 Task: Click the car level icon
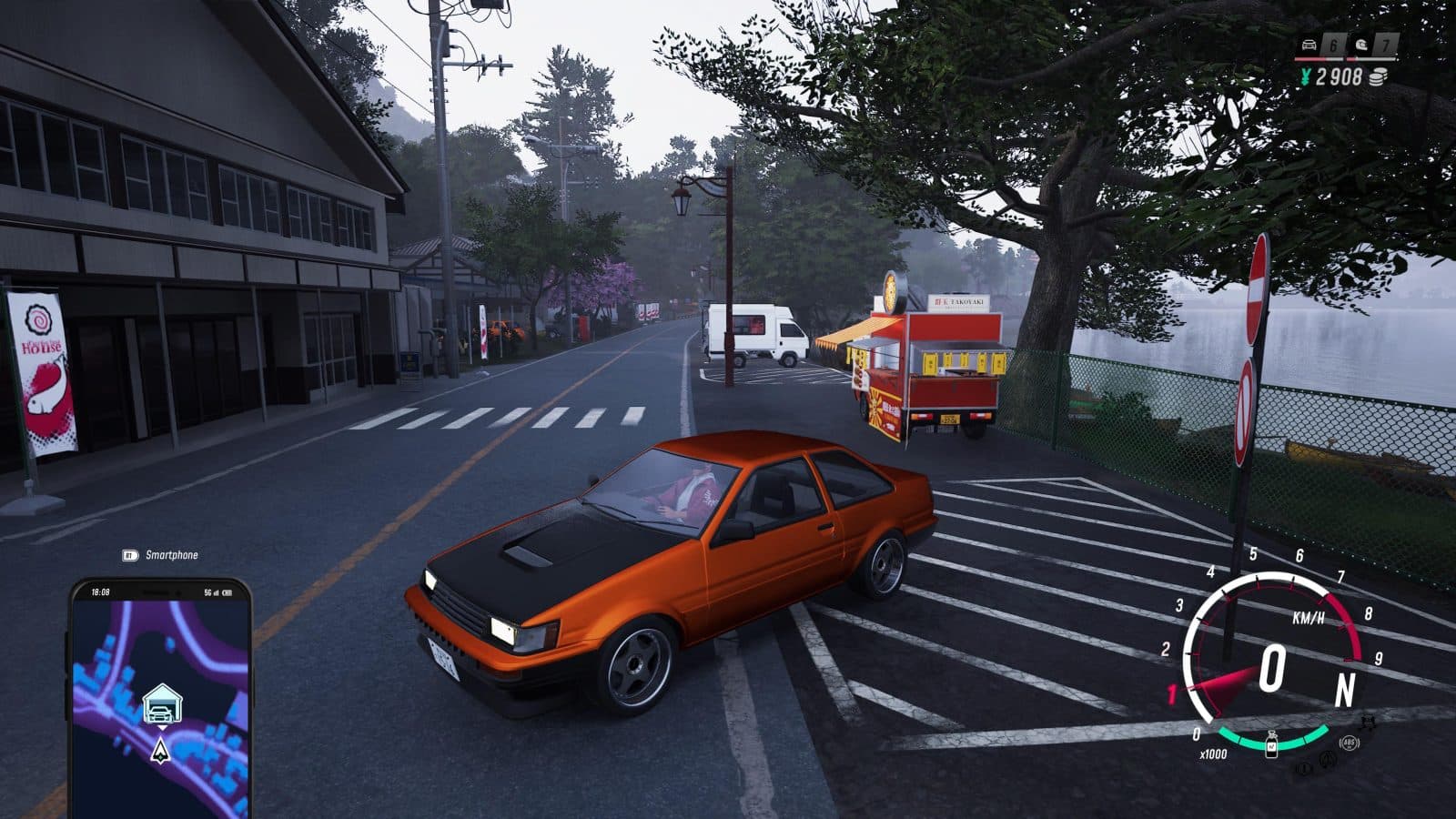(1309, 45)
